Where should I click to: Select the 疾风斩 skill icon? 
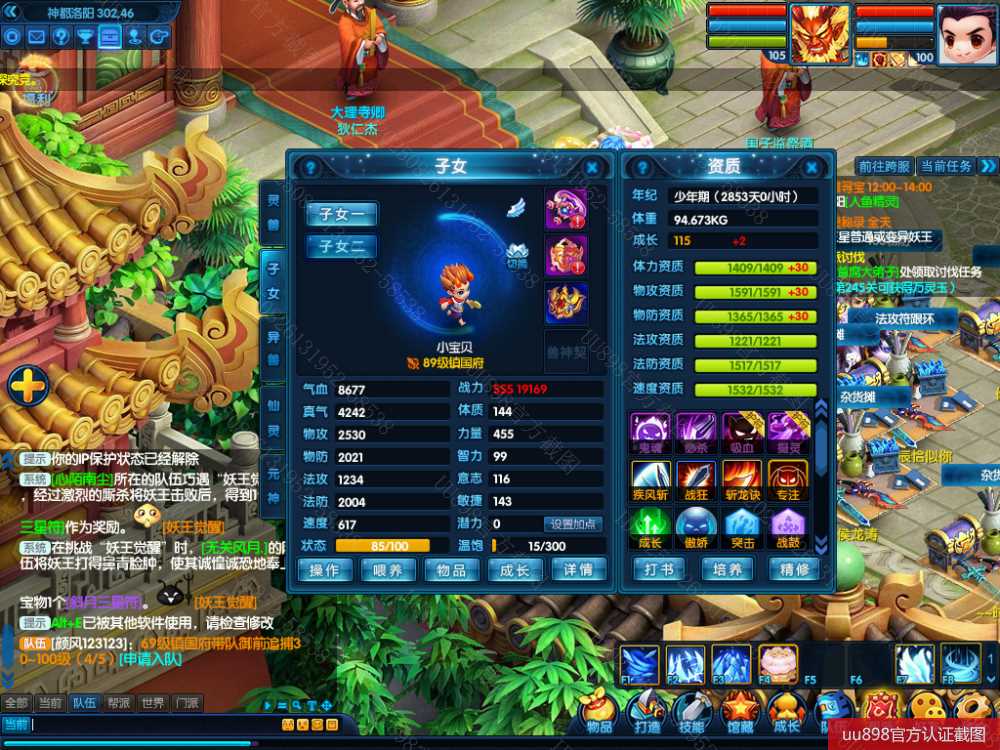650,478
